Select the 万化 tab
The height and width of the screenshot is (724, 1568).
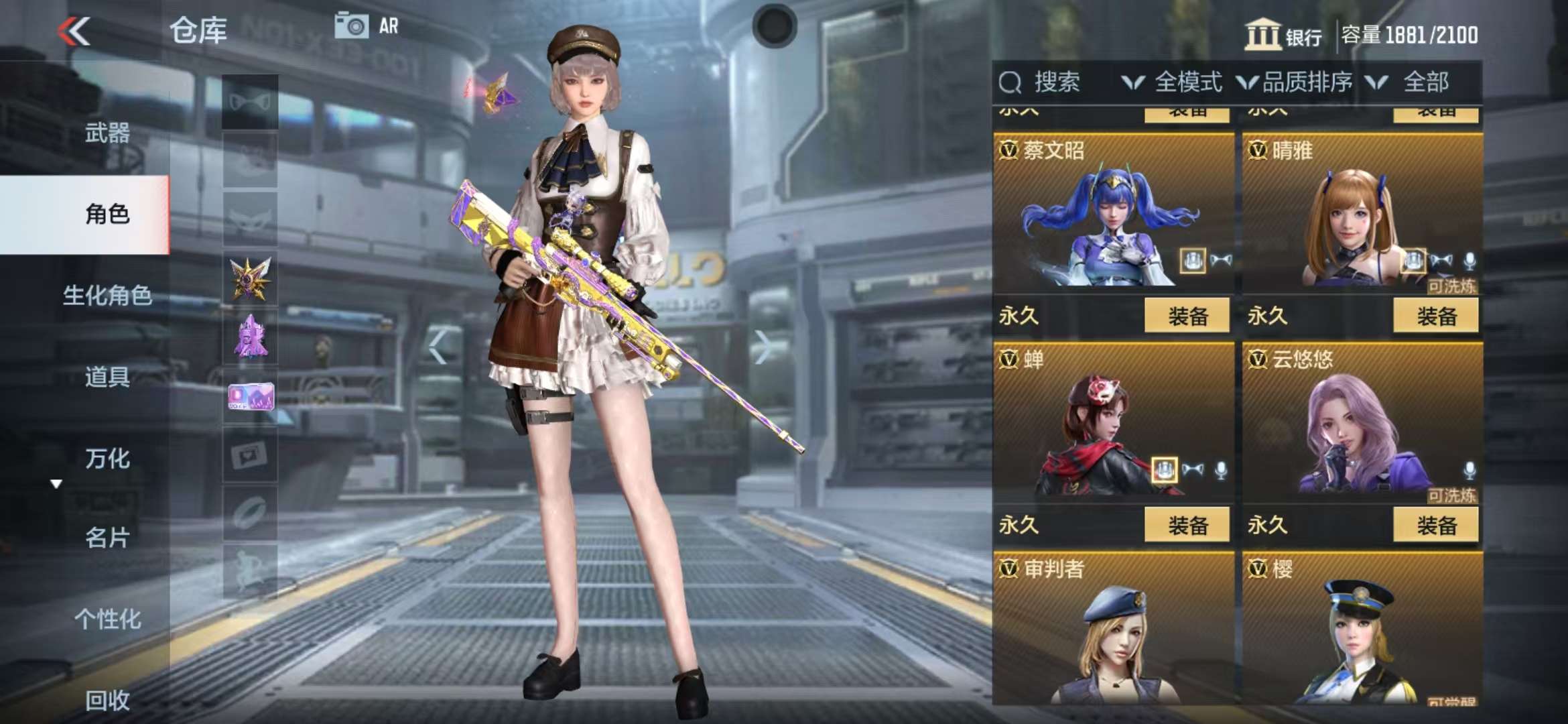coord(107,459)
